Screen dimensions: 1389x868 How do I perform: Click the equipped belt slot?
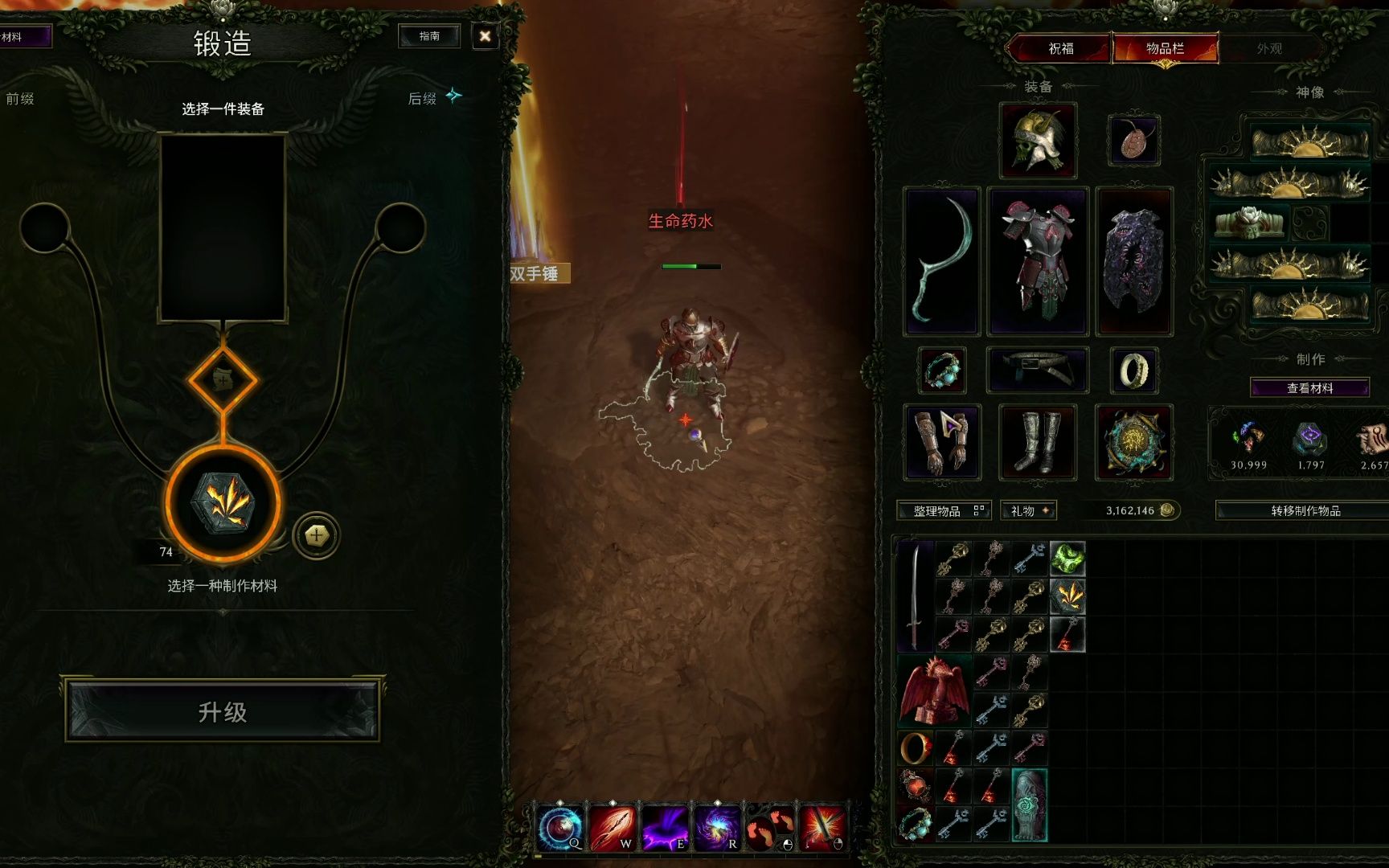(1038, 371)
